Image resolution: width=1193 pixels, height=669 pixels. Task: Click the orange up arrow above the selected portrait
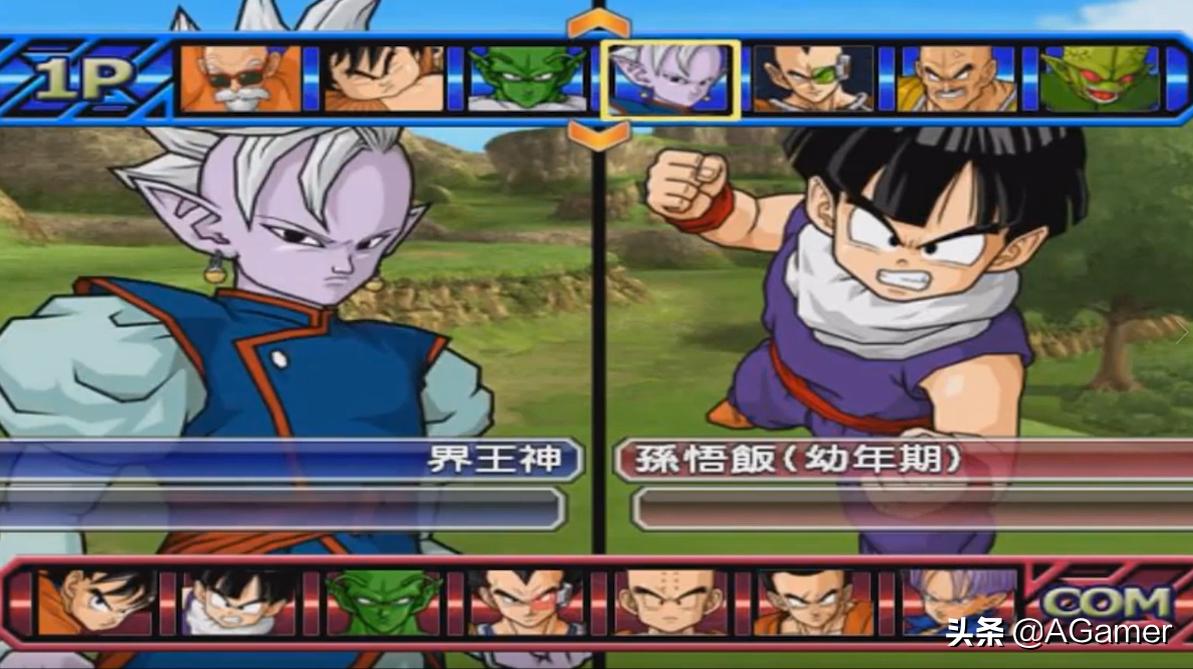pos(599,23)
